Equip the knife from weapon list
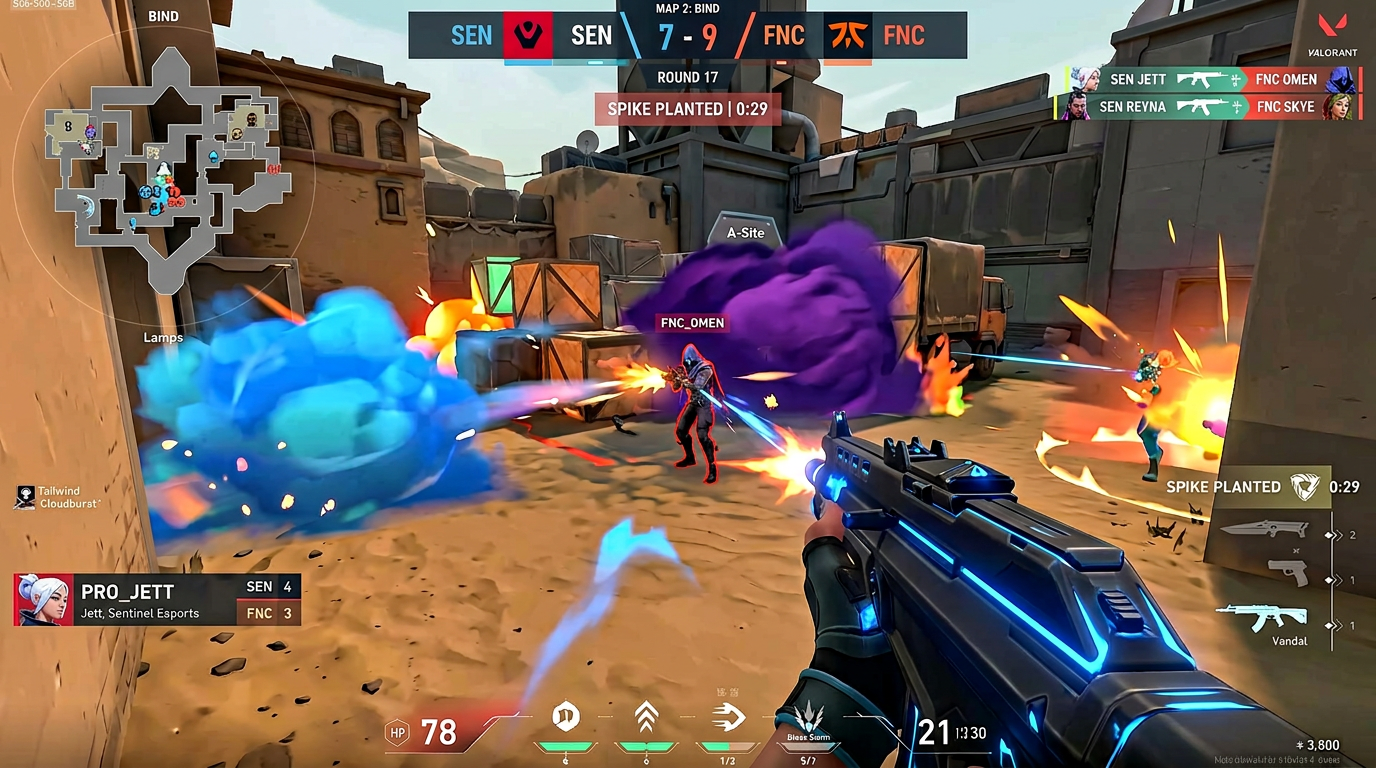The height and width of the screenshot is (768, 1376). tap(1262, 528)
